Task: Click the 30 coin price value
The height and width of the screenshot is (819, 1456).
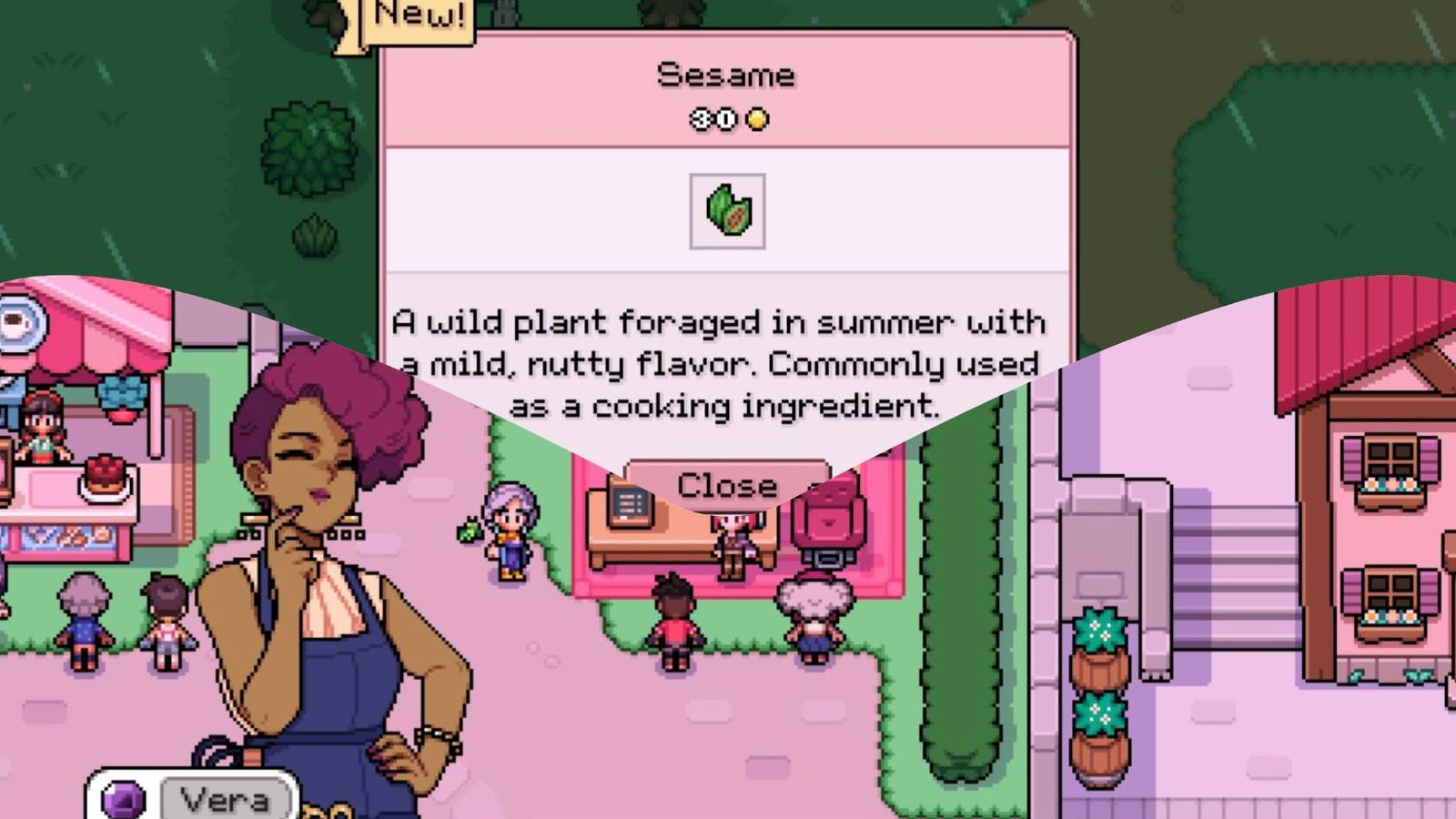Action: 714,119
